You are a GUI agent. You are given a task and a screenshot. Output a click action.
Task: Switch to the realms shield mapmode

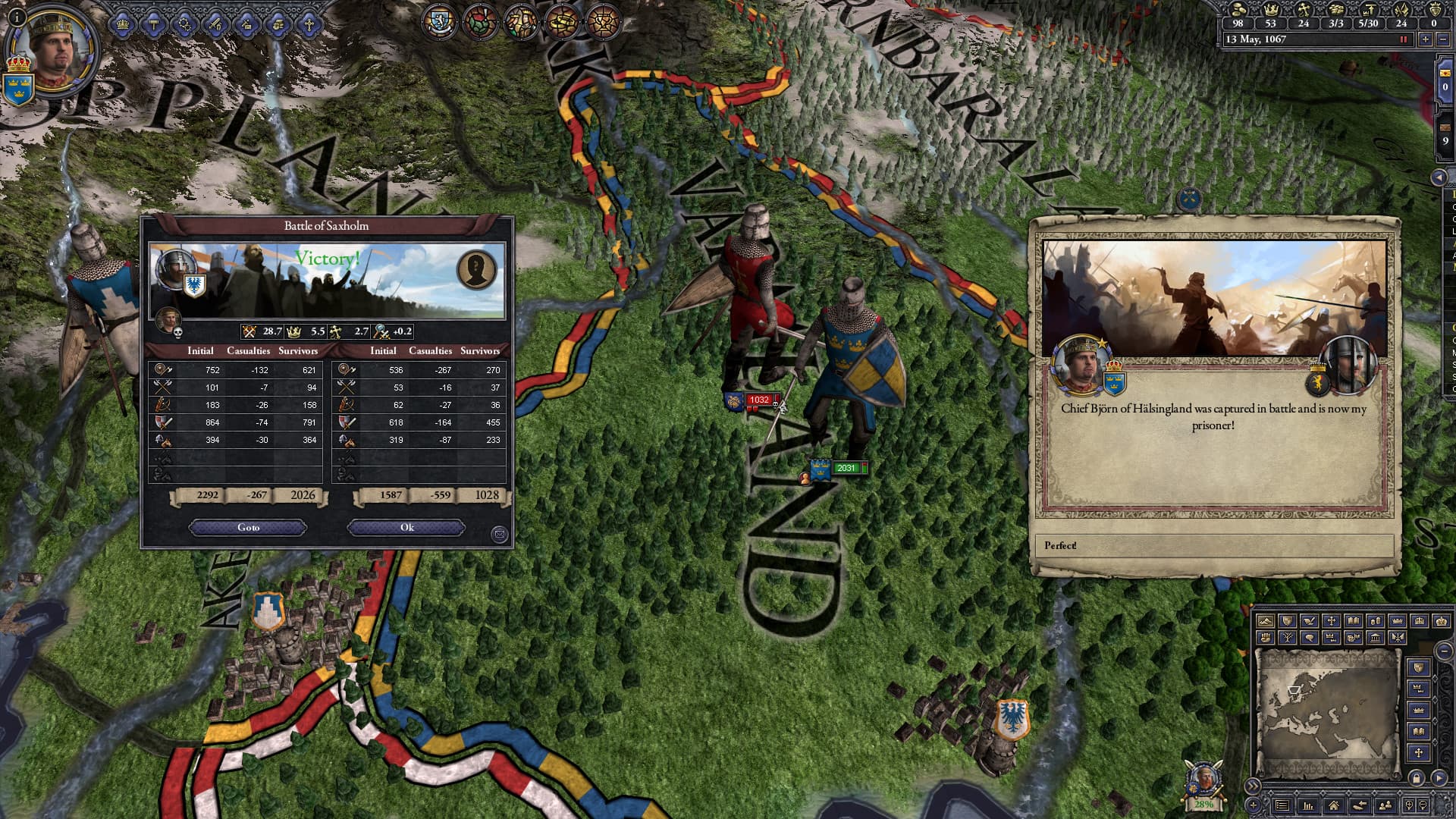(1288, 622)
